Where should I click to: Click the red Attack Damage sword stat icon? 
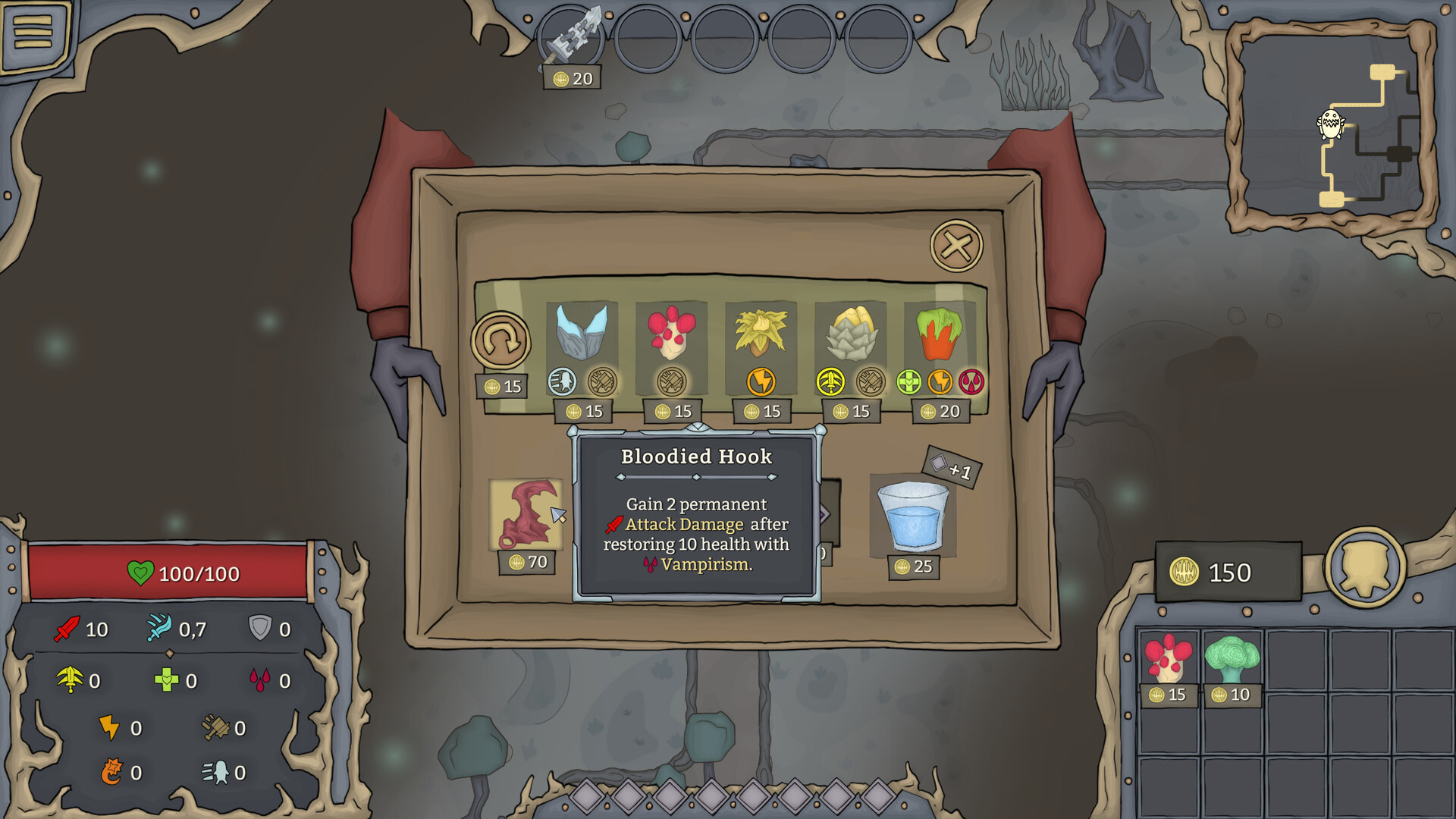coord(68,629)
